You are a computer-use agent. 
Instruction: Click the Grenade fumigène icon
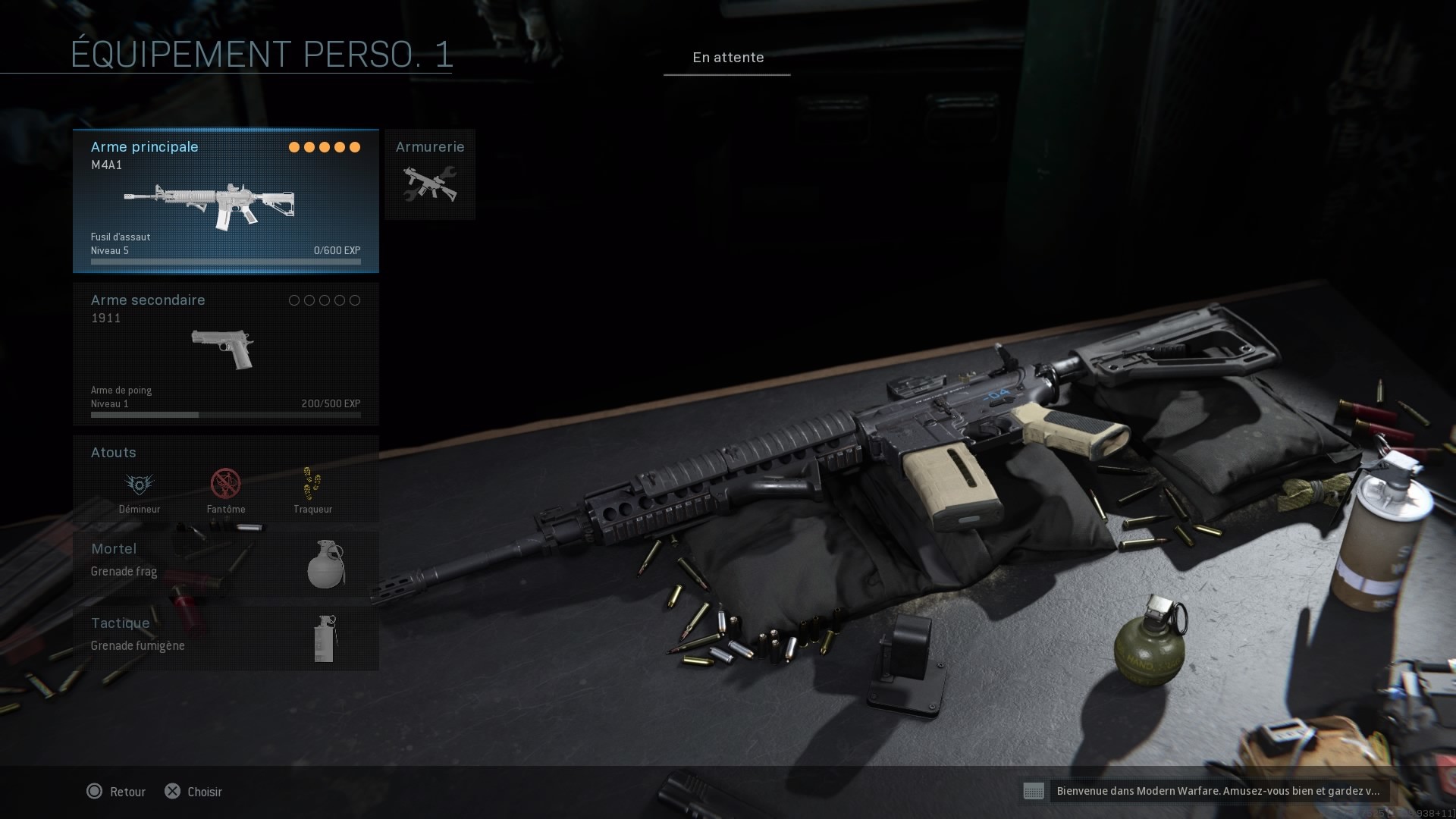(326, 641)
